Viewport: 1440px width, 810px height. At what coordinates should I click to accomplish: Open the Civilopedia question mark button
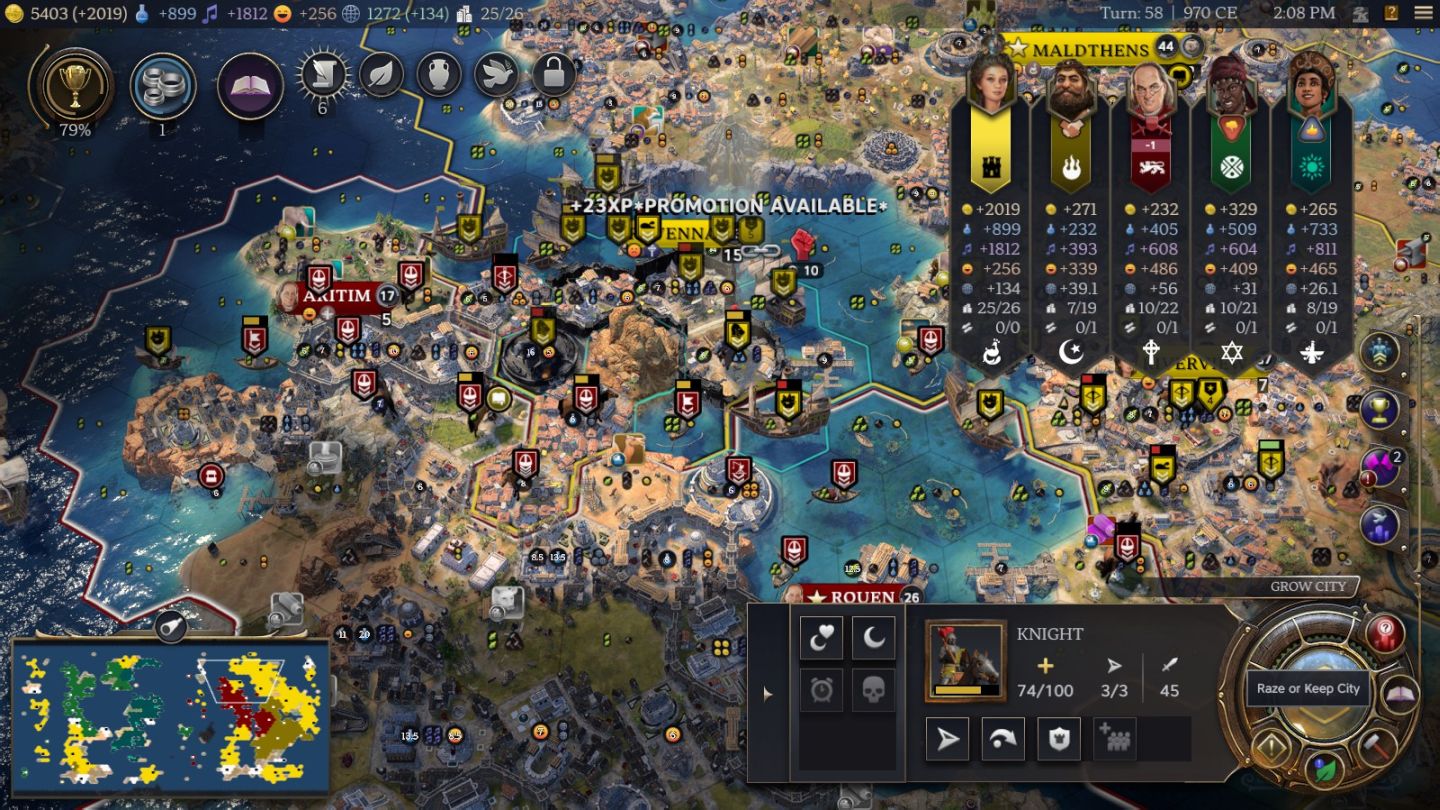(x=1391, y=13)
